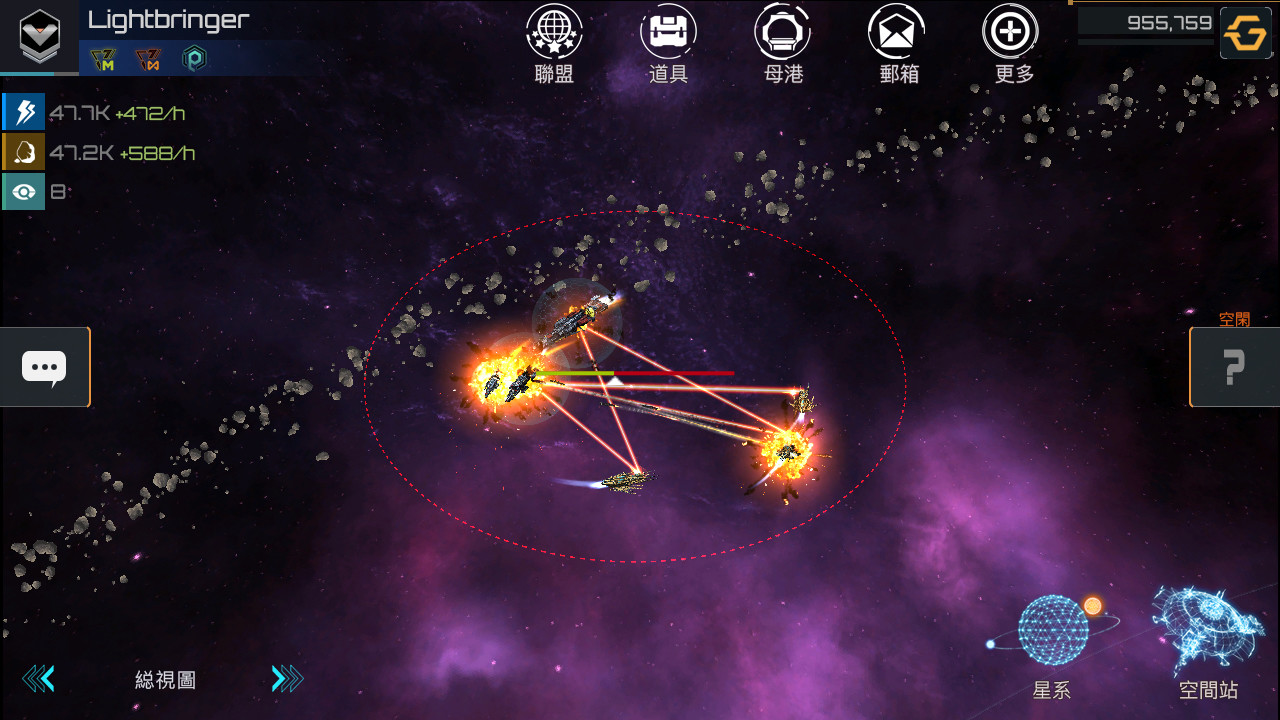1280x720 pixels.
Task: Select the blue energy resource icon
Action: pyautogui.click(x=24, y=112)
